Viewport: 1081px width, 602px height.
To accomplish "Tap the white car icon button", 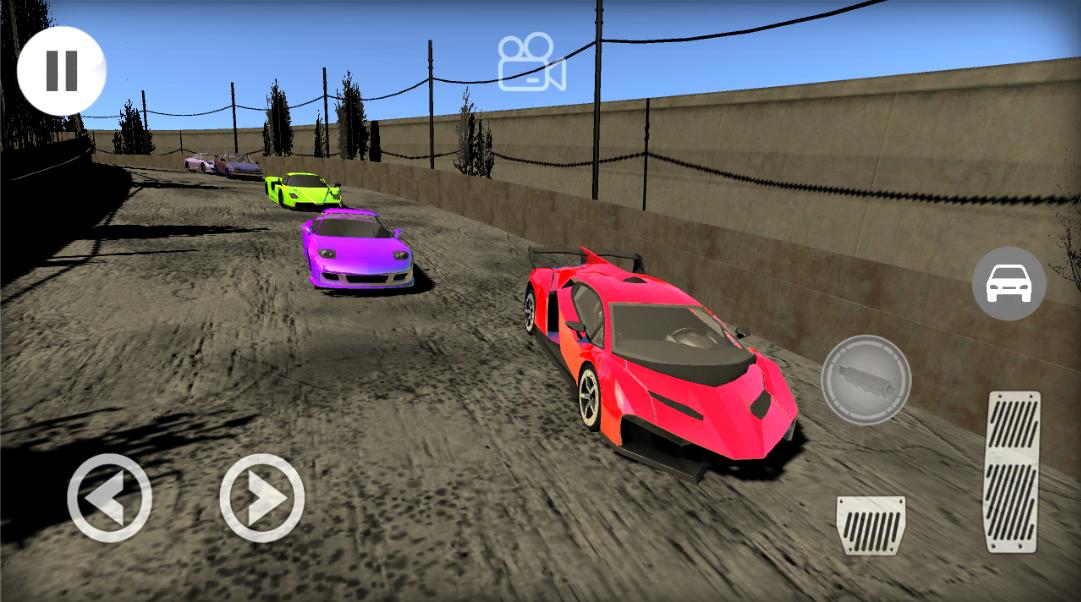I will (x=1008, y=284).
